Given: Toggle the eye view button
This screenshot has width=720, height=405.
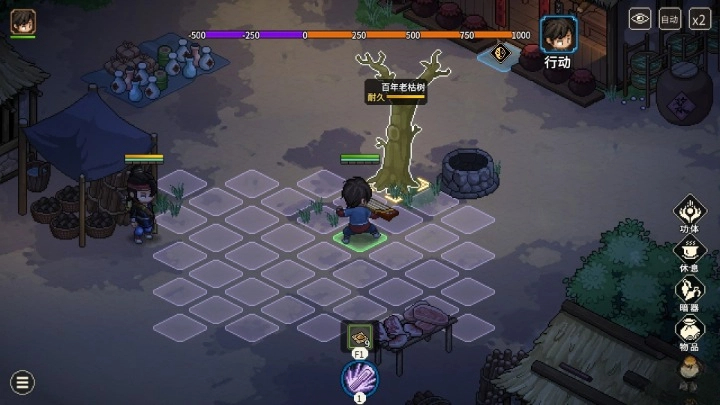Looking at the screenshot, I should tap(640, 18).
